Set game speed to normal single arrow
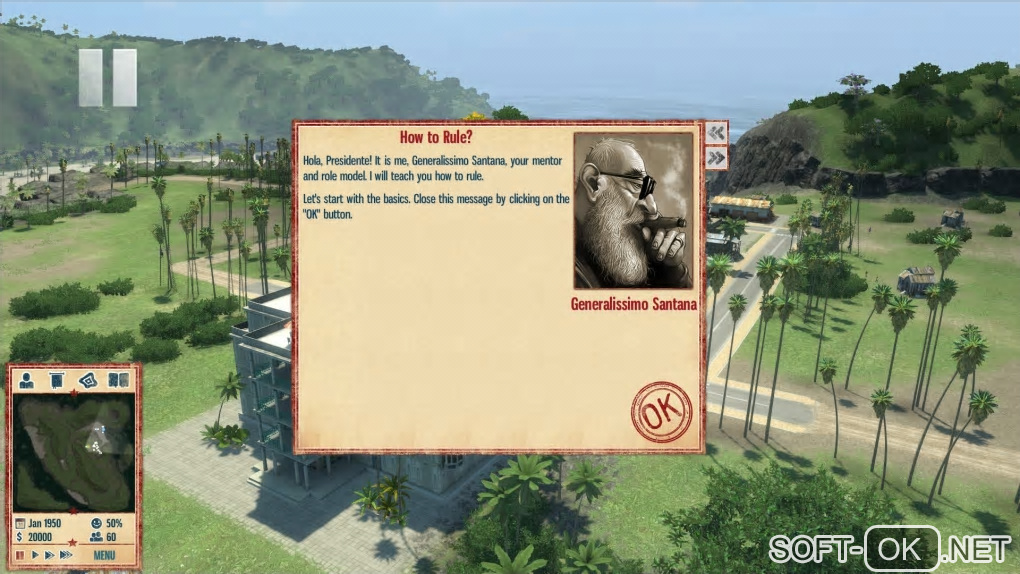The image size is (1020, 574). tap(35, 554)
